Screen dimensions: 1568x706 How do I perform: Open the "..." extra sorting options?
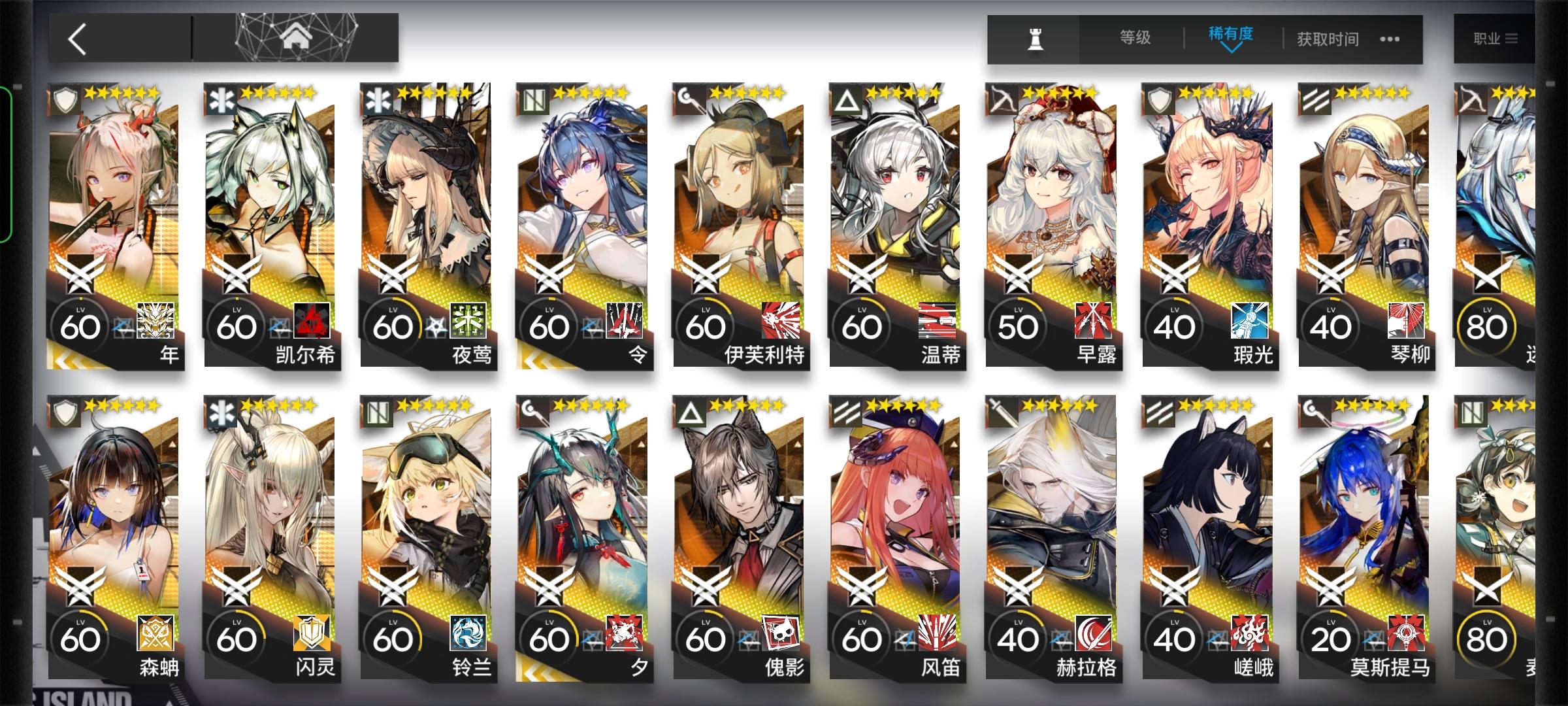click(1390, 39)
